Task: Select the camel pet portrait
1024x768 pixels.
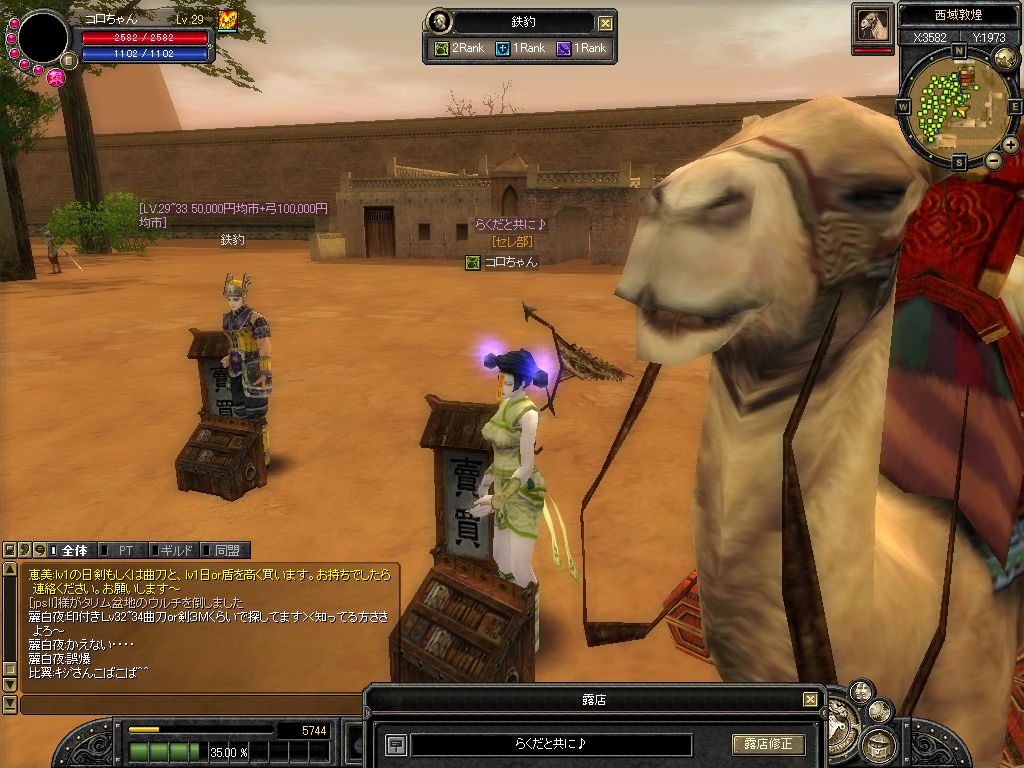Action: tap(872, 25)
